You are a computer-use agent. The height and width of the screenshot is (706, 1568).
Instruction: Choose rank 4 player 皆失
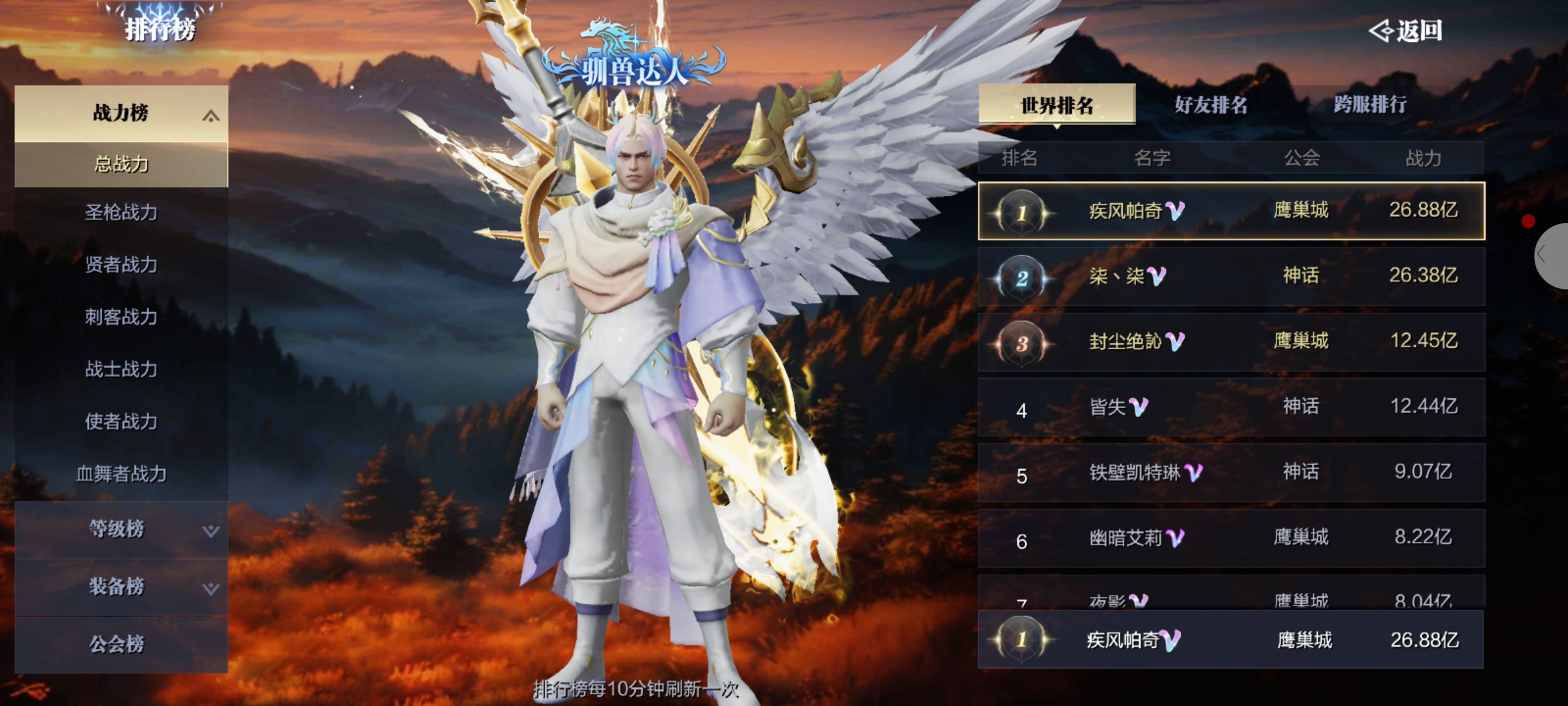(1231, 407)
